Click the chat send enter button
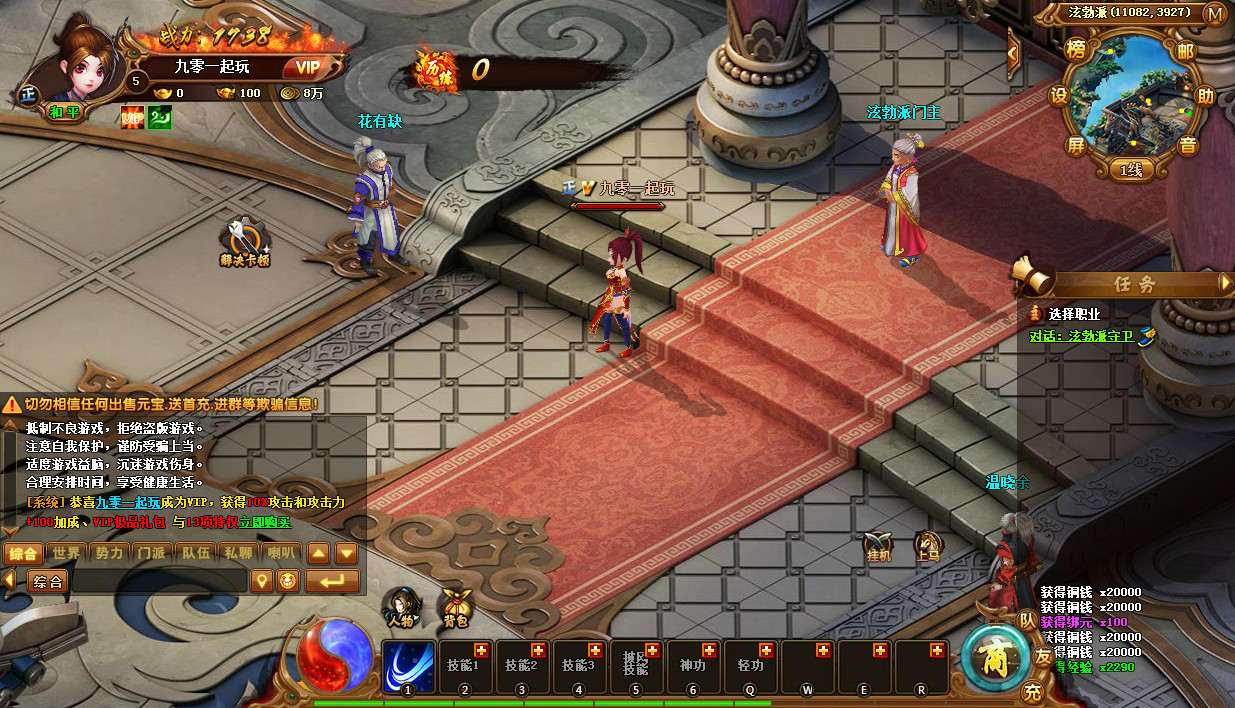The height and width of the screenshot is (708, 1235). (332, 581)
